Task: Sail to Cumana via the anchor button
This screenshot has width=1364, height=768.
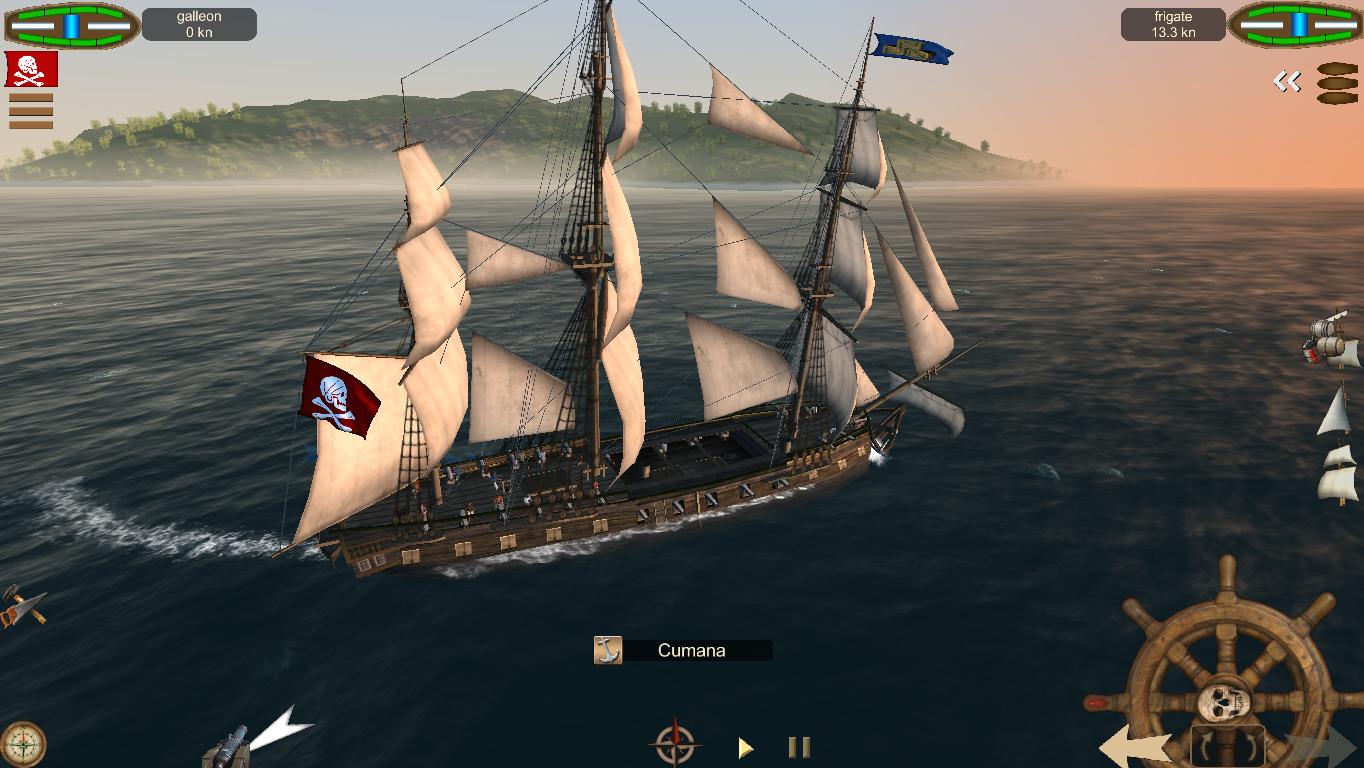Action: 608,650
